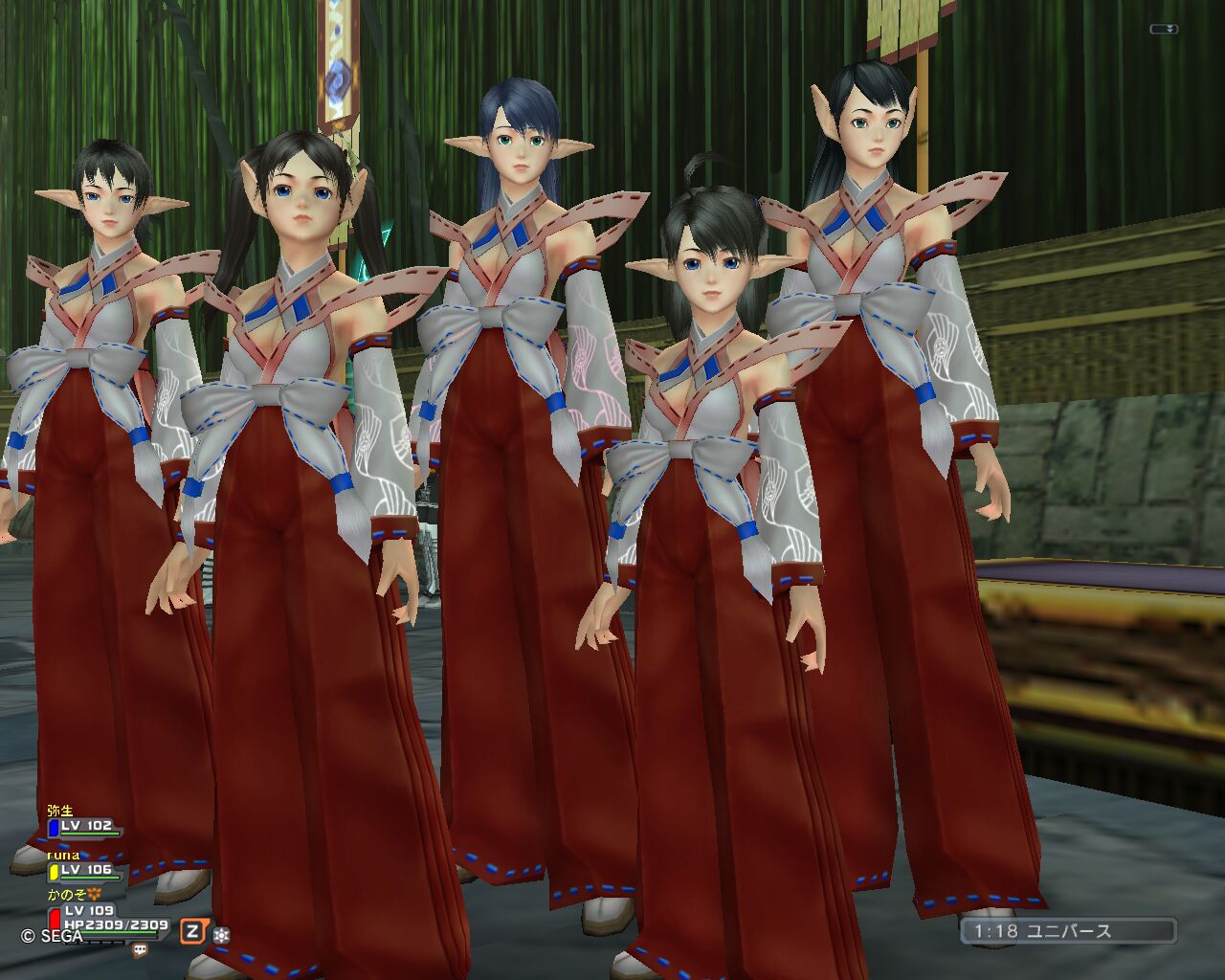Viewport: 1225px width, 980px height.
Task: Click the orange Z icon
Action: click(193, 931)
